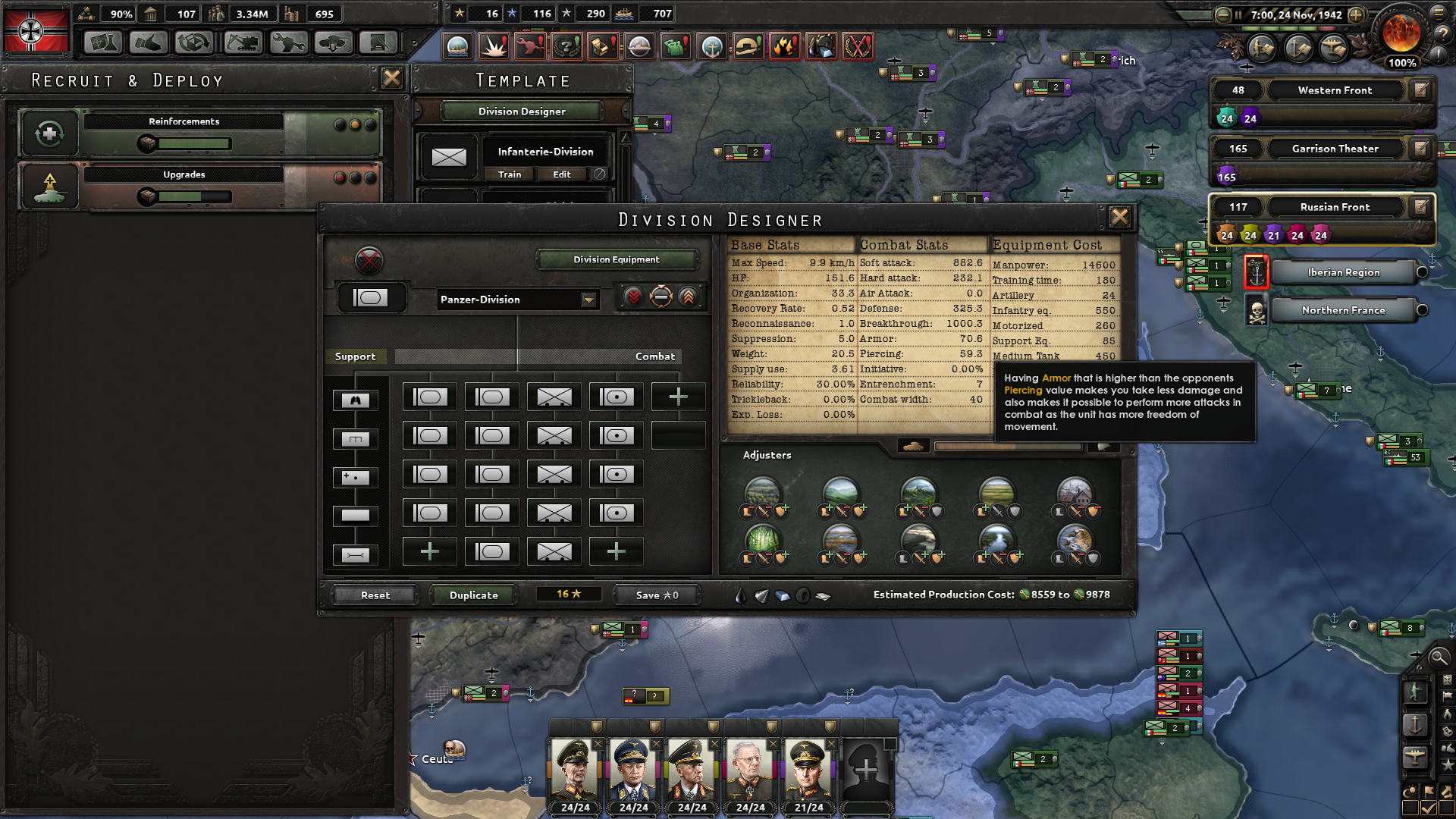The height and width of the screenshot is (819, 1456).
Task: Open the Construction excavator icon
Action: [x=242, y=43]
